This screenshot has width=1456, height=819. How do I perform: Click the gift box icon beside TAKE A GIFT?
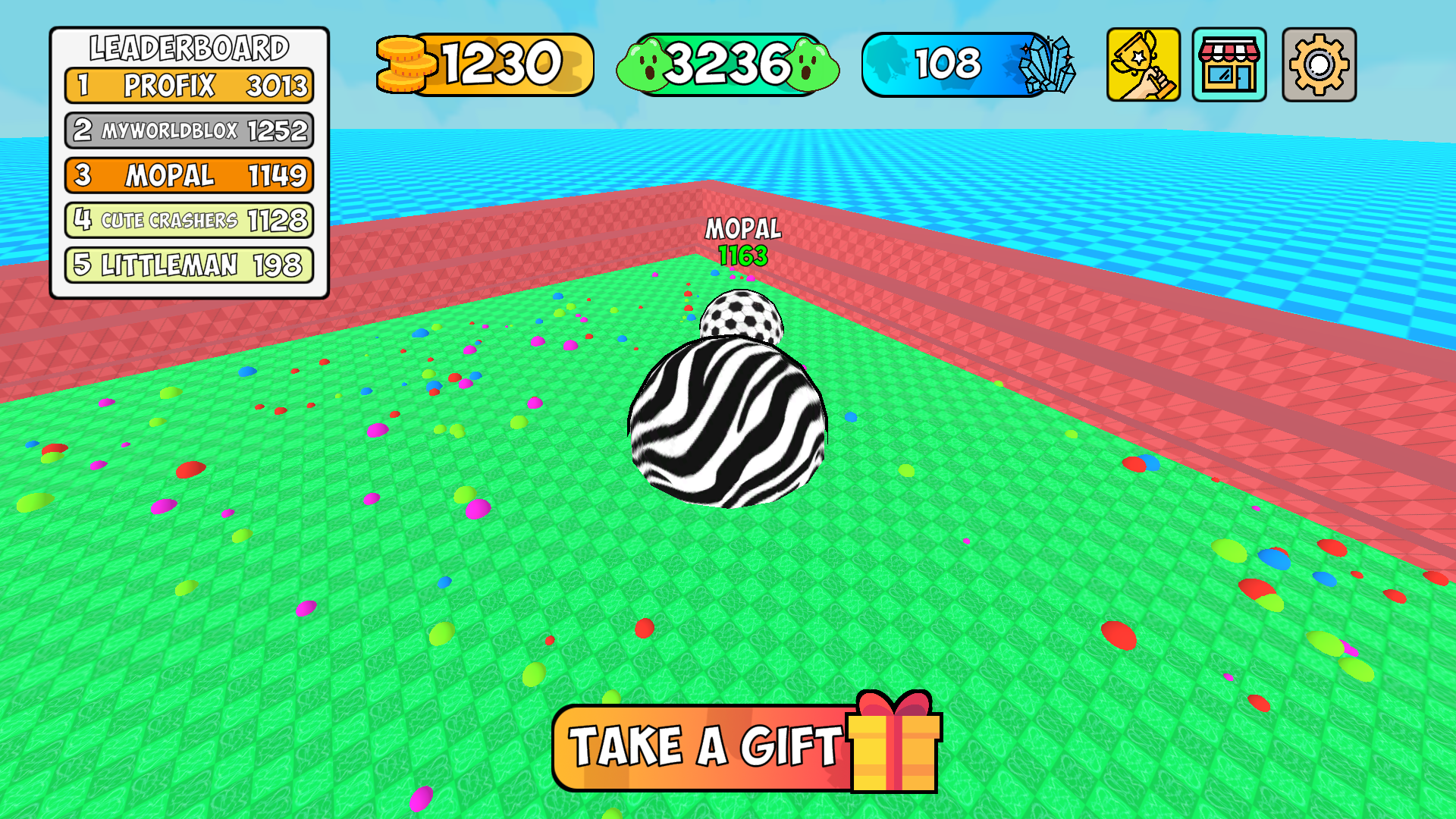[892, 746]
